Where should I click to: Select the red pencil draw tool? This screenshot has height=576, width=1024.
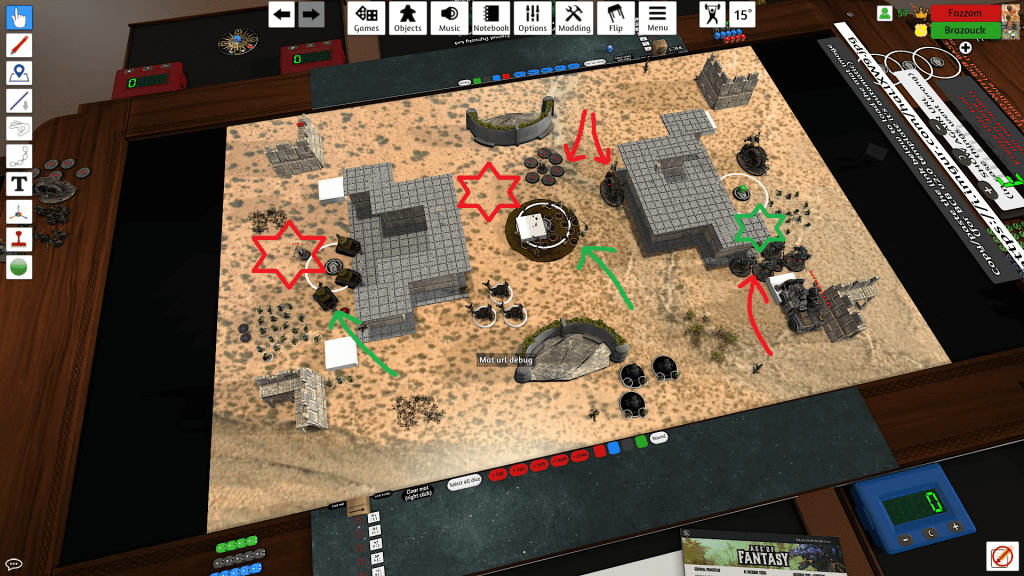click(x=19, y=45)
